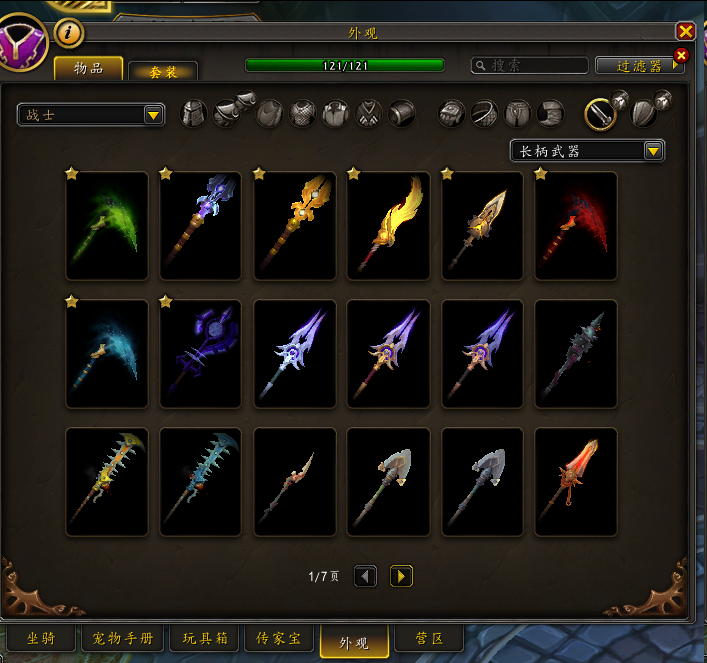Viewport: 707px width, 663px height.
Task: Pick the golden flame glaive appearance
Action: 388,225
